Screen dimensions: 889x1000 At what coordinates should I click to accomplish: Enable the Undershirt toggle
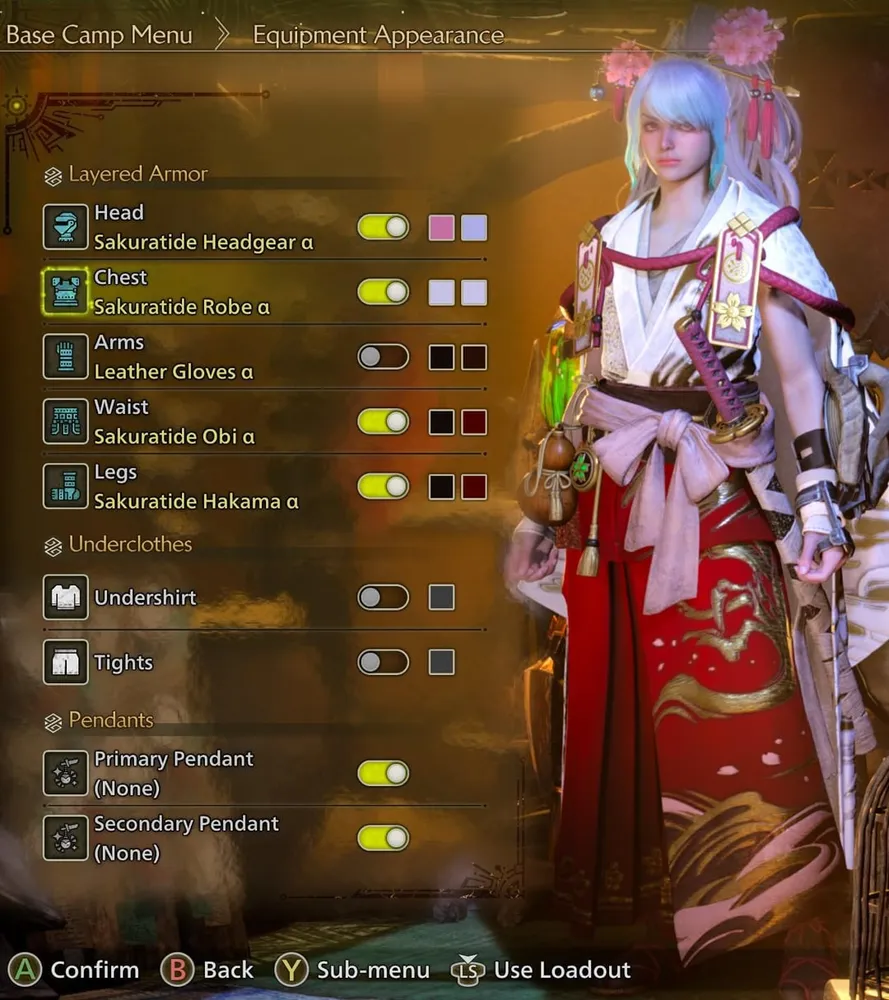pos(383,598)
